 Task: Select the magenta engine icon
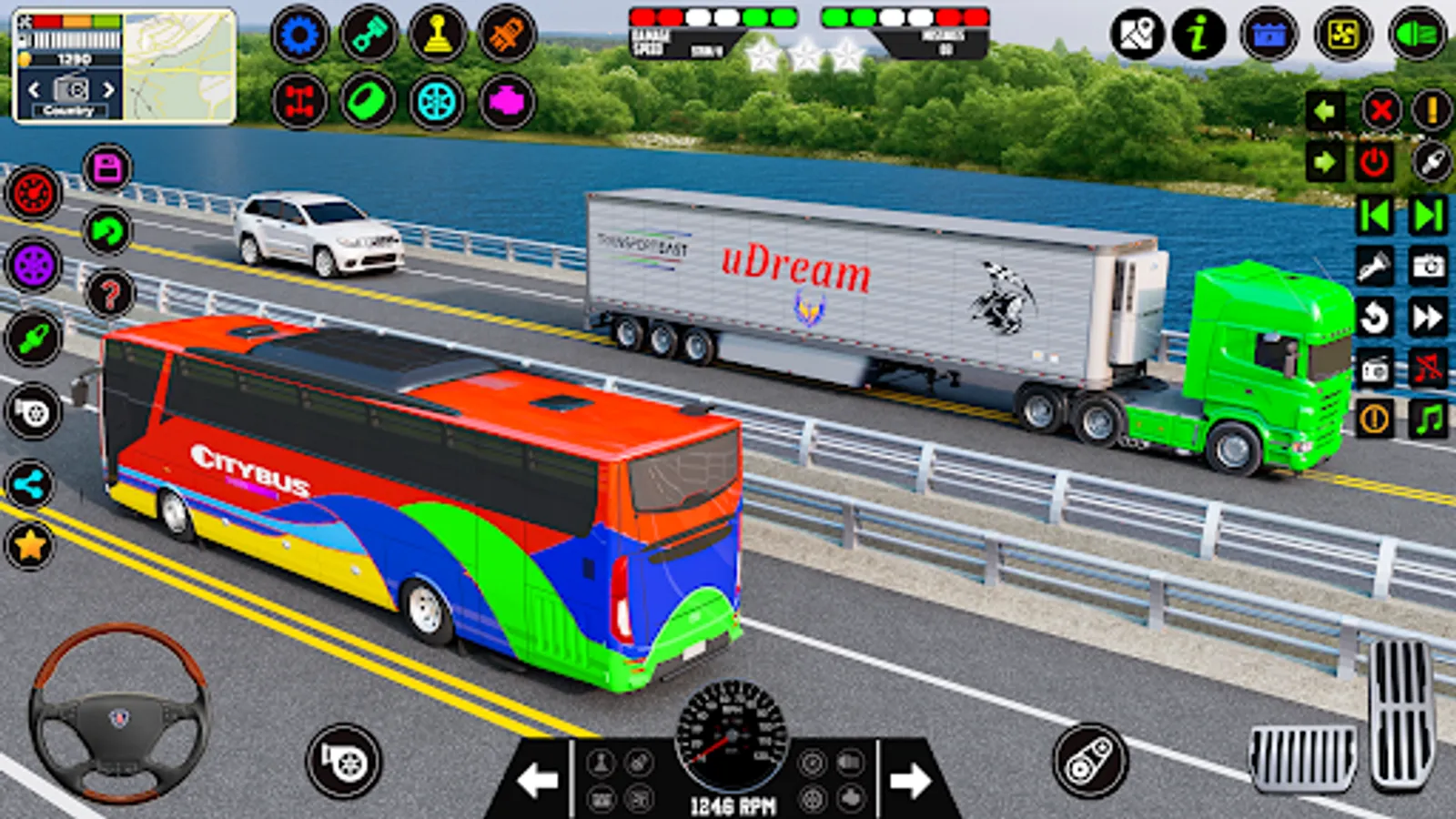pyautogui.click(x=507, y=101)
